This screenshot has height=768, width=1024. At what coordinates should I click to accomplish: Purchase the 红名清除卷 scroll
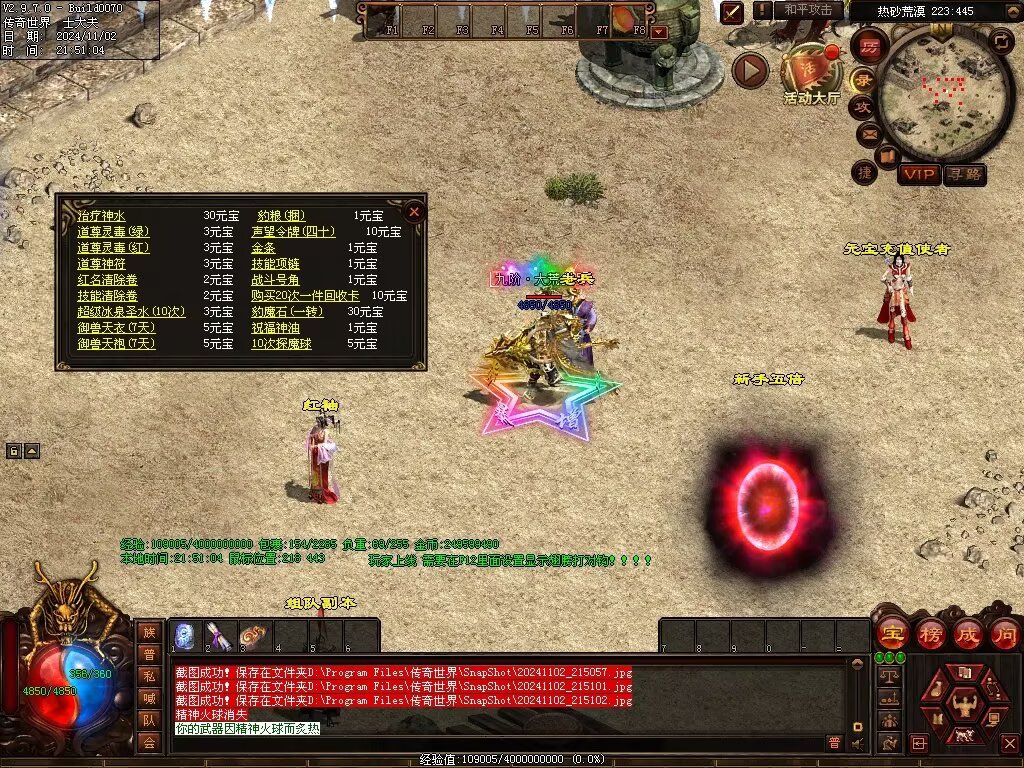coord(108,280)
